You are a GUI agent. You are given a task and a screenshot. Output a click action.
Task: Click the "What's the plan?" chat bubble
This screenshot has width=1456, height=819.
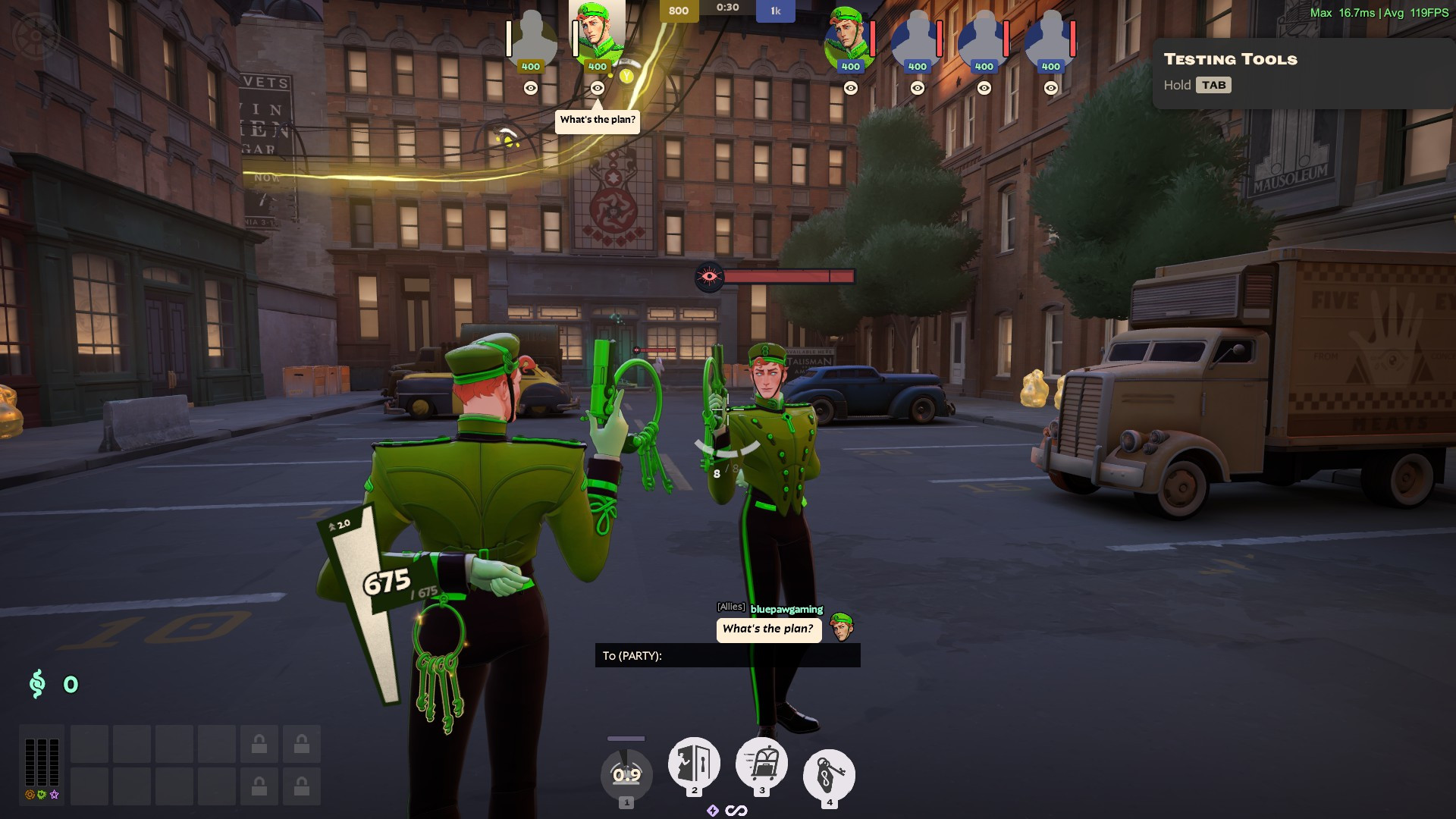[x=768, y=629]
